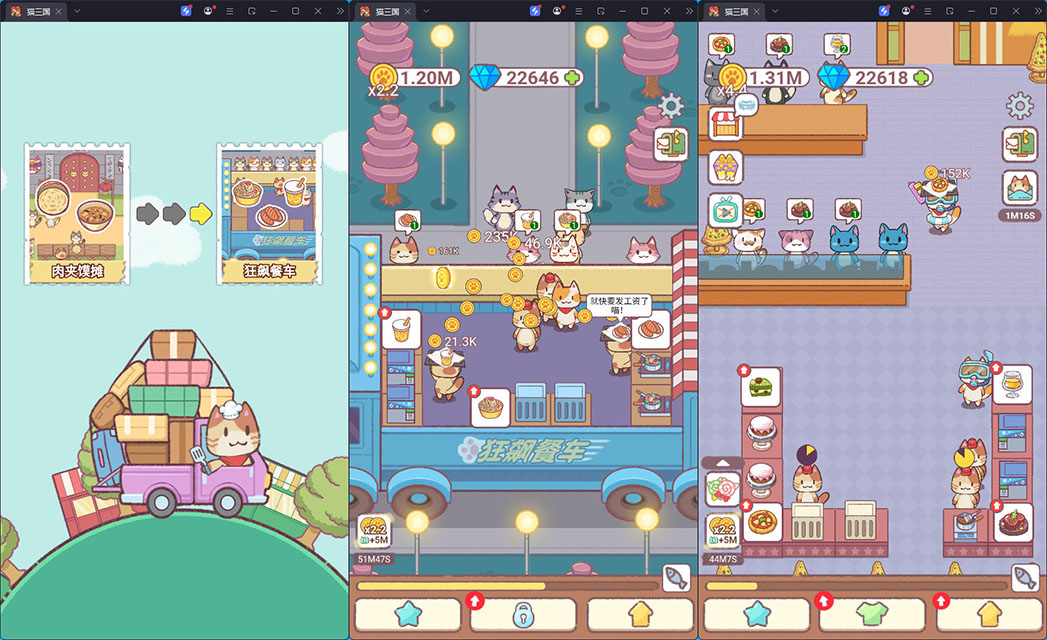
Task: Choose the 狂飙餐车 destination card
Action: (x=268, y=212)
